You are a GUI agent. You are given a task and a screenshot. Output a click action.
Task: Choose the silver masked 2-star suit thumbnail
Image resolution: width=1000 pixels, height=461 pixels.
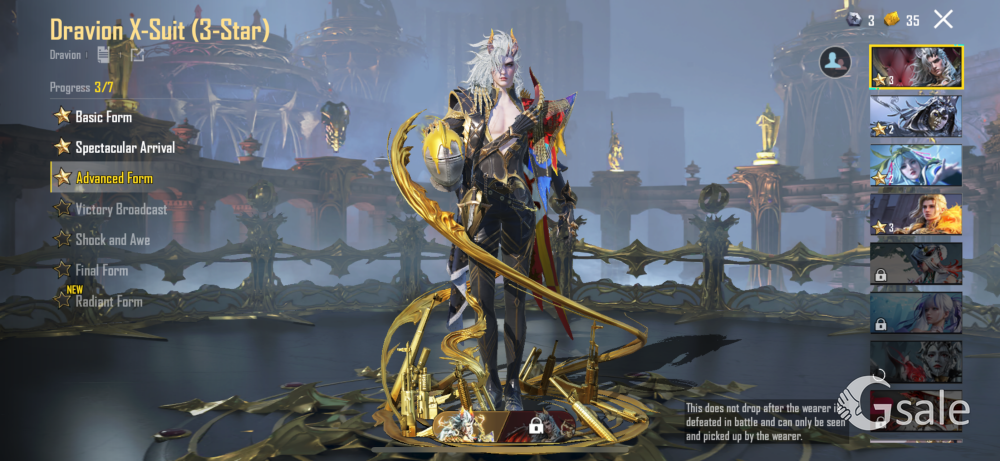916,116
